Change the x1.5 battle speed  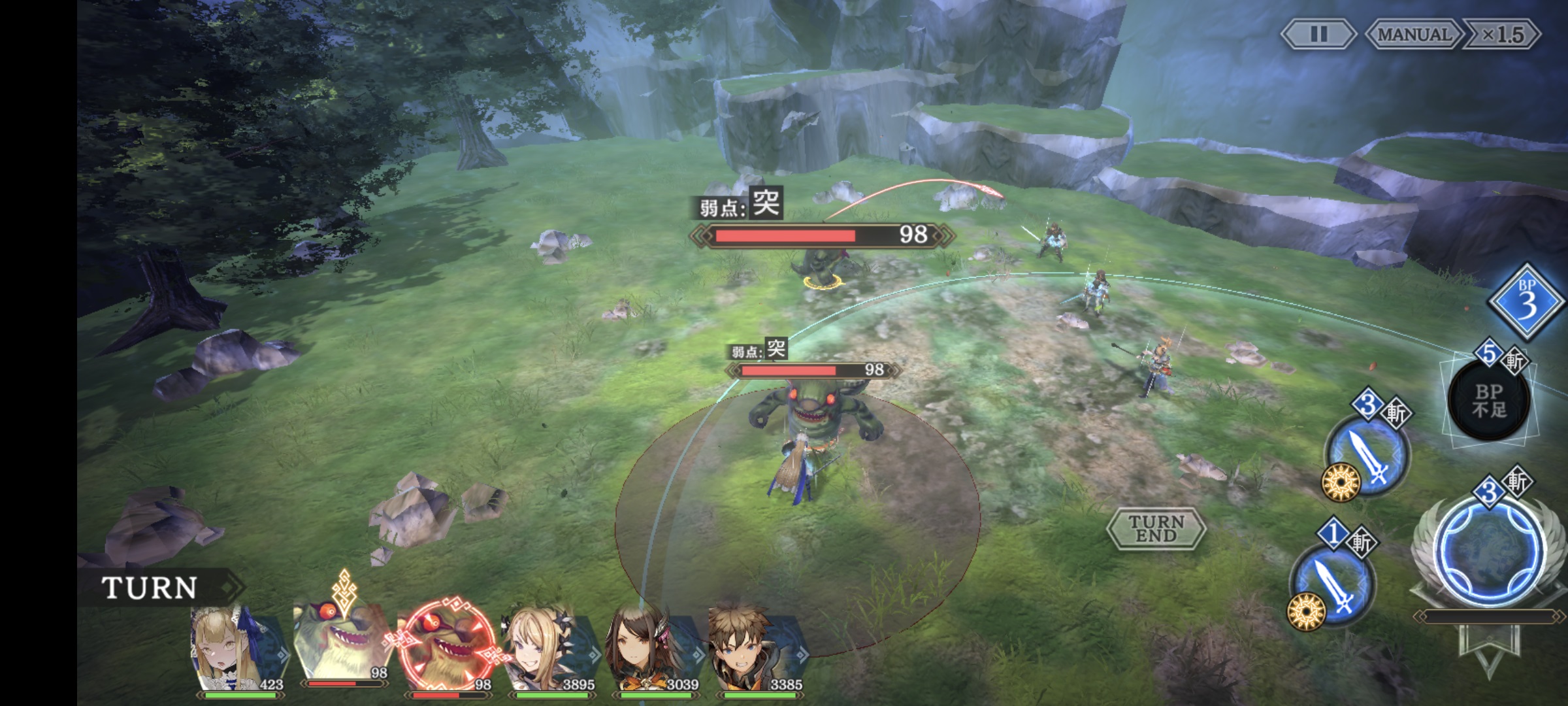coord(1502,34)
